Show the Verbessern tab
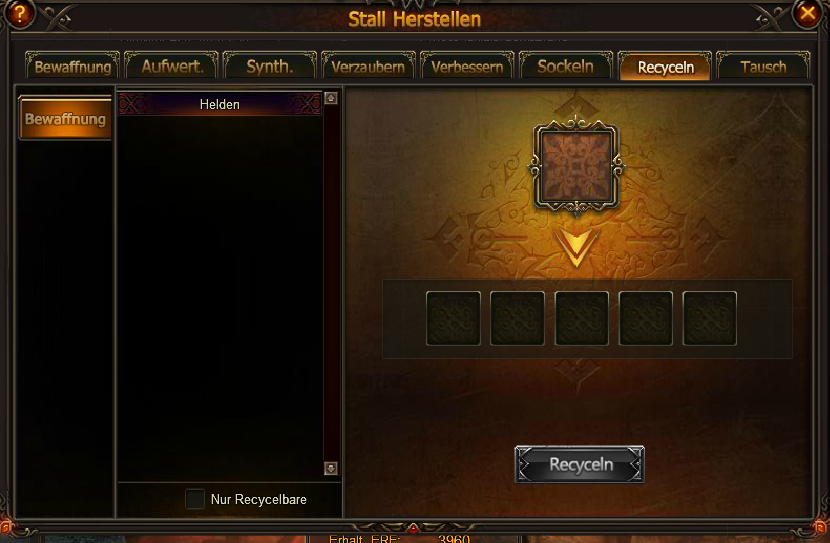 (x=467, y=67)
